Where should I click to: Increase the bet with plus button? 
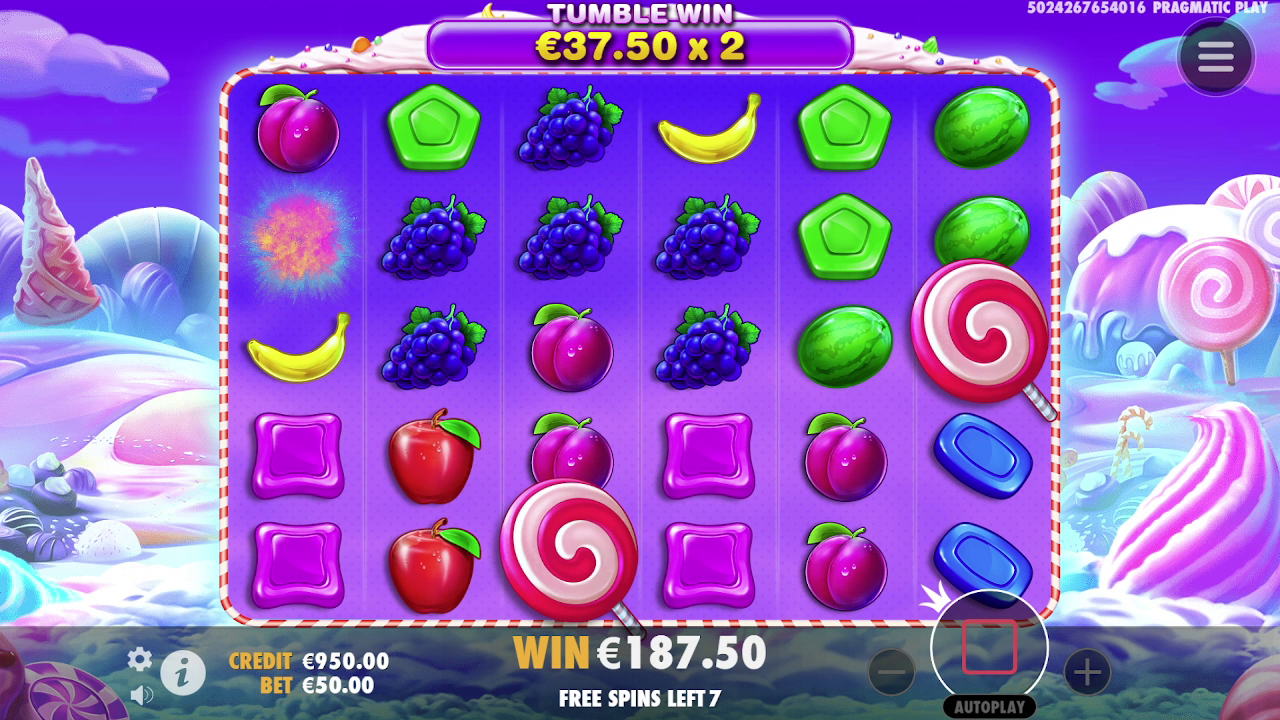[1087, 672]
